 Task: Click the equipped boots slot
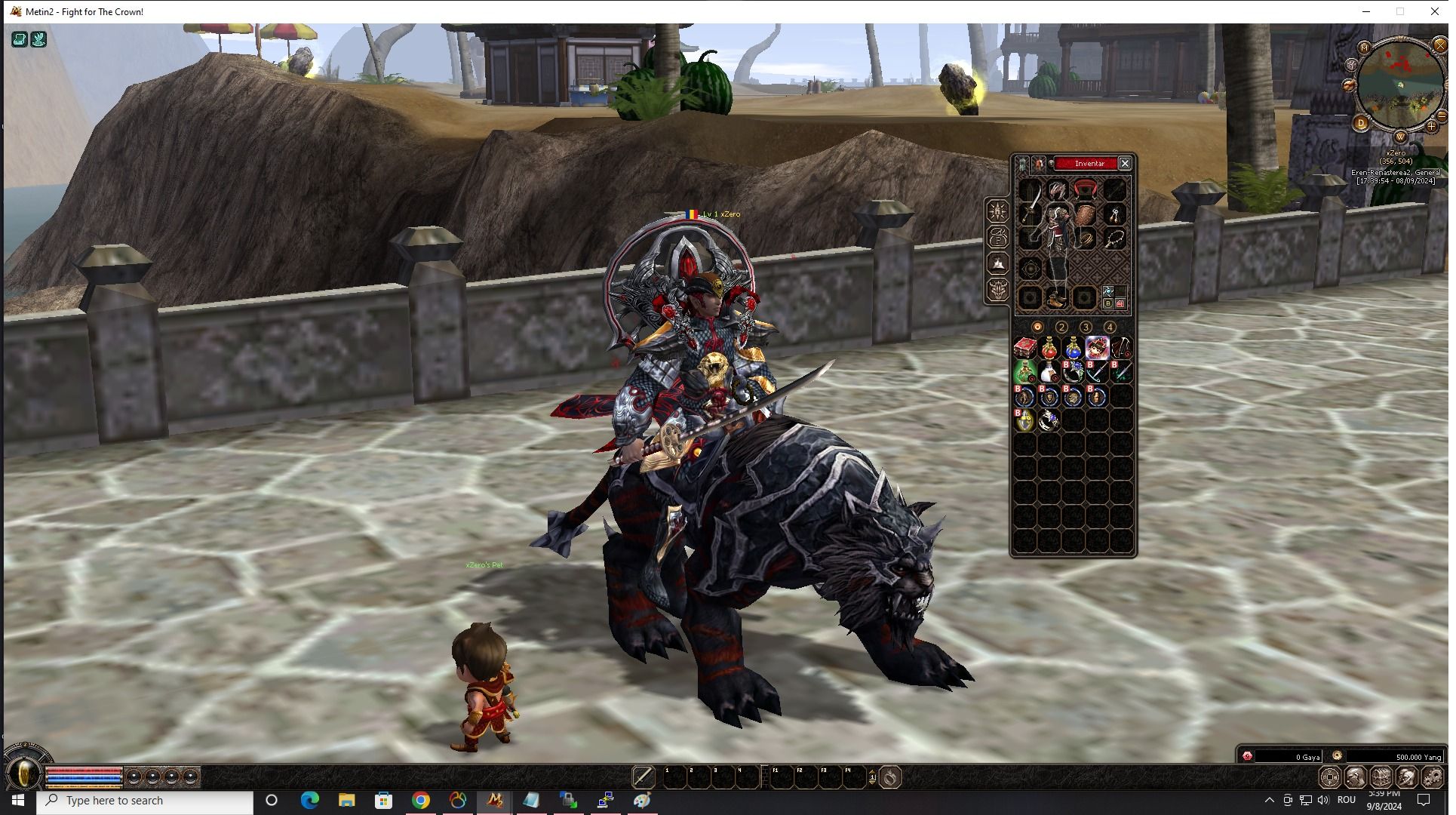(1056, 298)
